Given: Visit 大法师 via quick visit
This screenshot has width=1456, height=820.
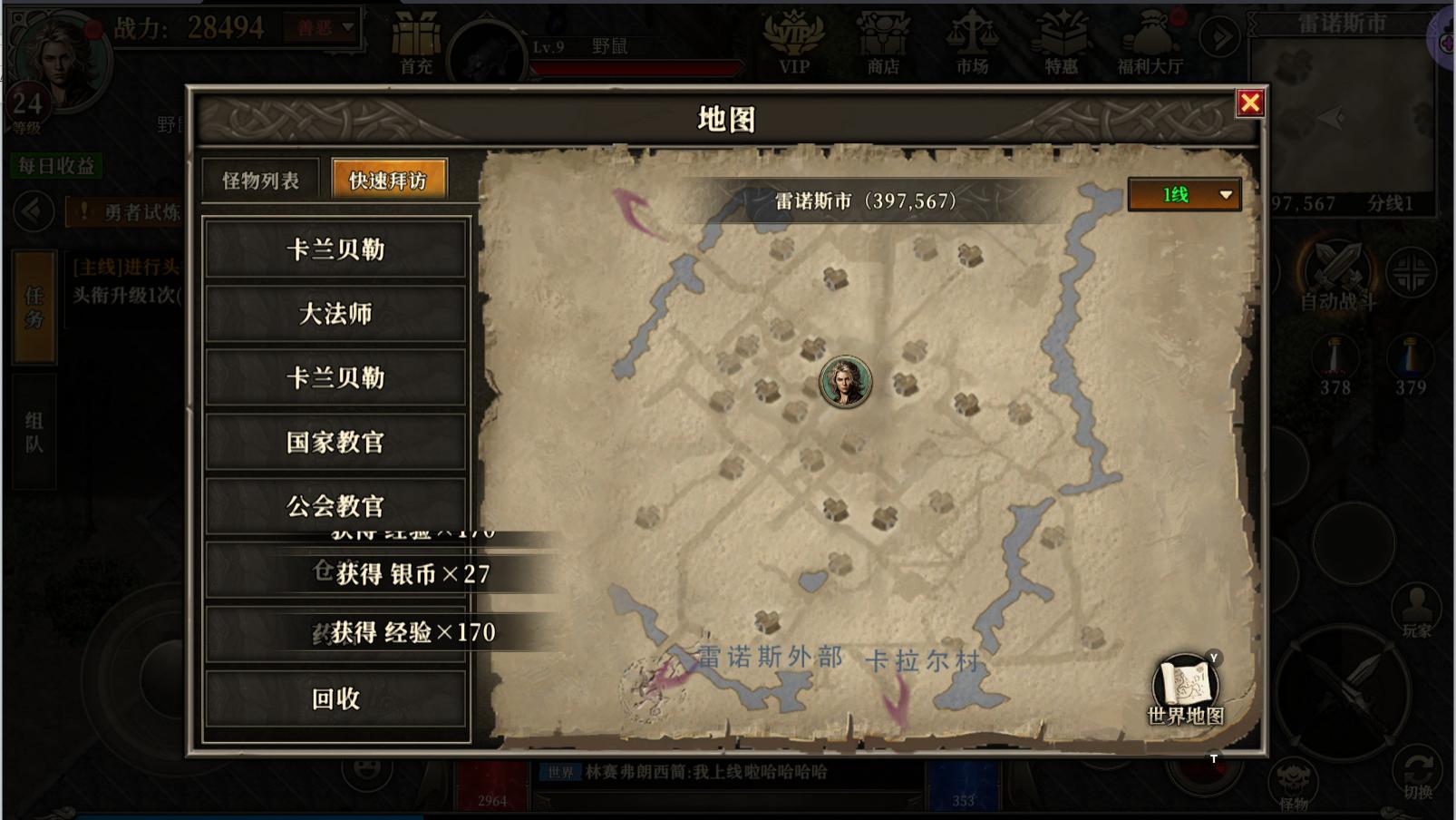Looking at the screenshot, I should coord(335,314).
